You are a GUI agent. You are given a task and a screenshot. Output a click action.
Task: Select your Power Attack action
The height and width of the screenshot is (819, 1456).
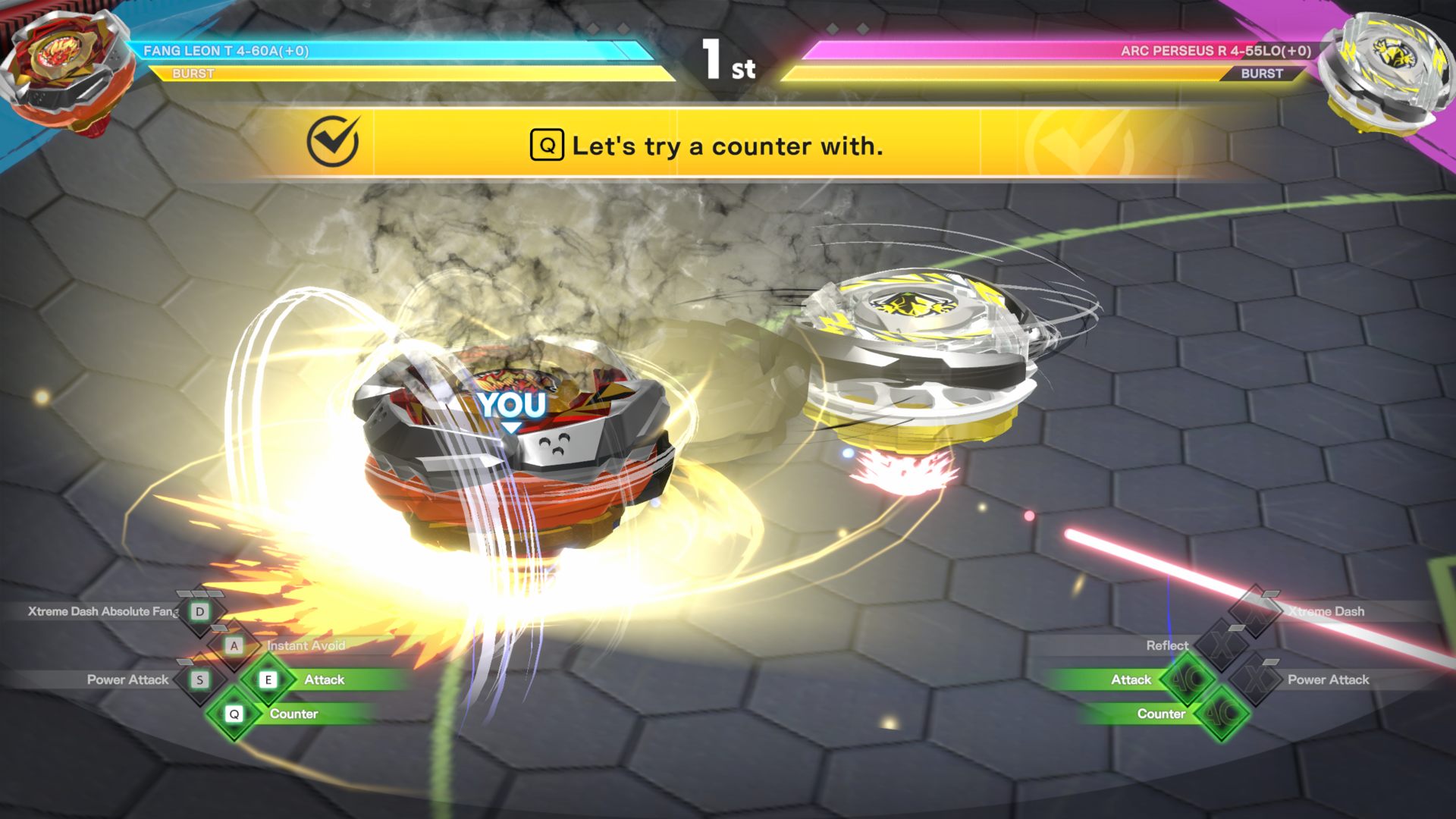click(199, 679)
